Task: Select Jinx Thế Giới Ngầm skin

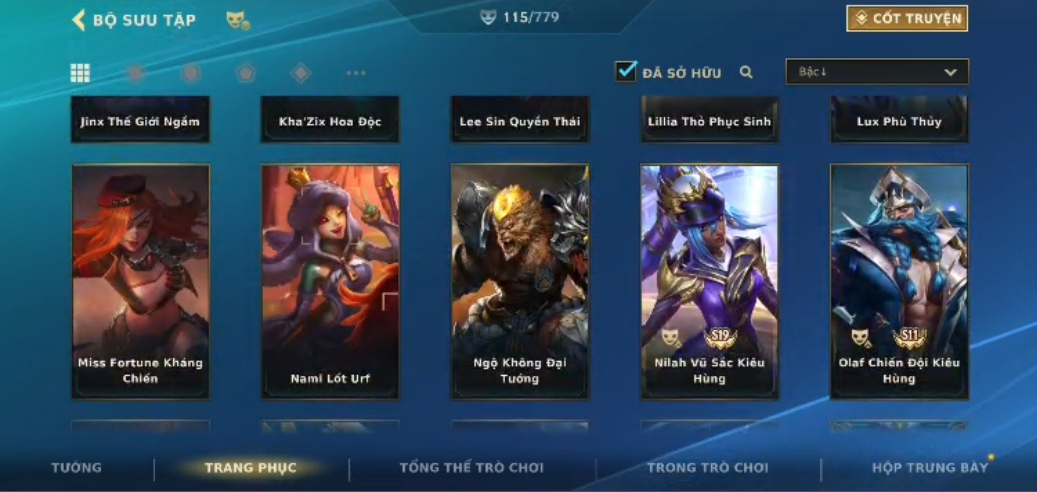Action: point(140,121)
